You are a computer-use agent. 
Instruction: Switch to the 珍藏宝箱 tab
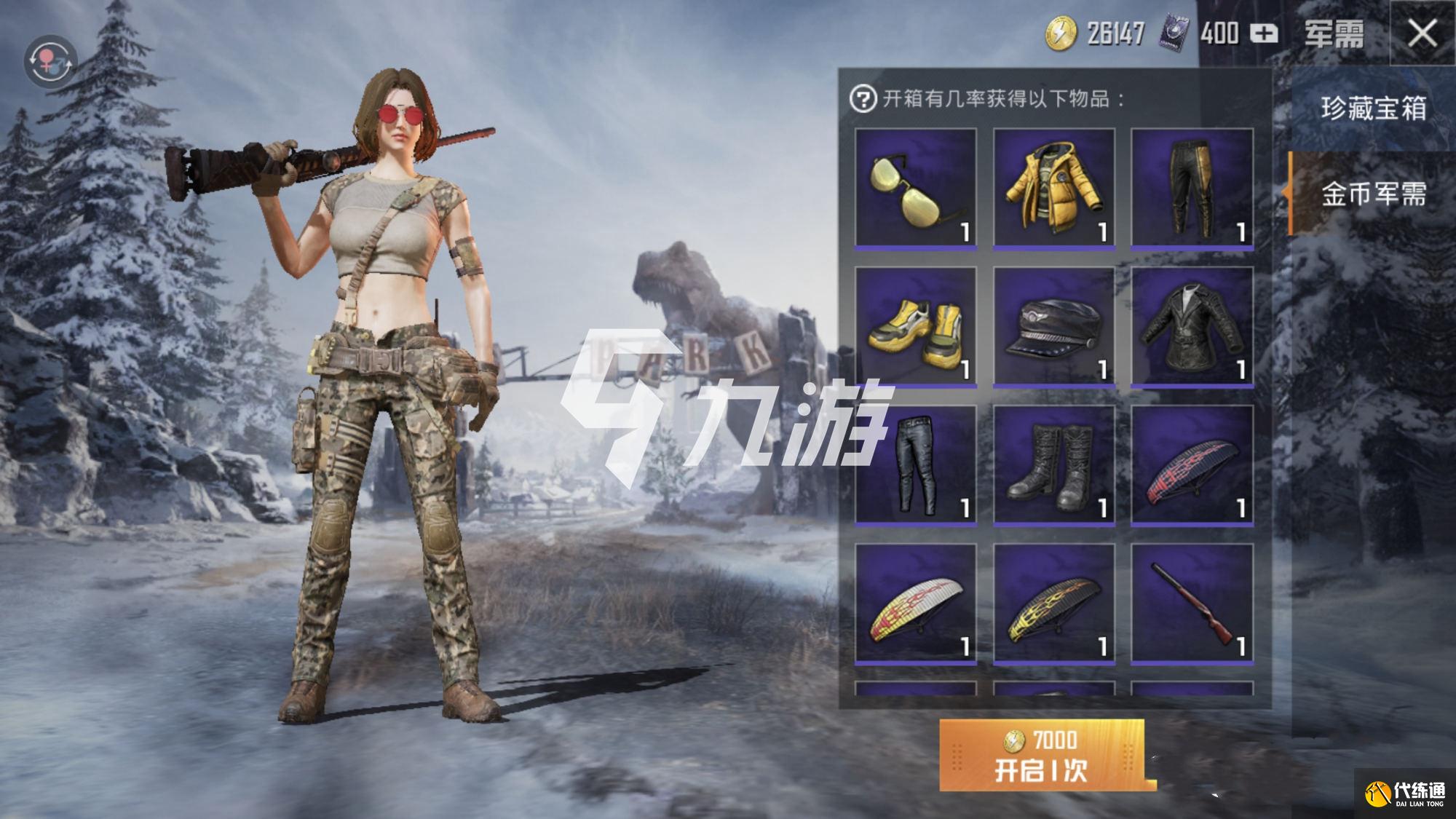[x=1372, y=108]
